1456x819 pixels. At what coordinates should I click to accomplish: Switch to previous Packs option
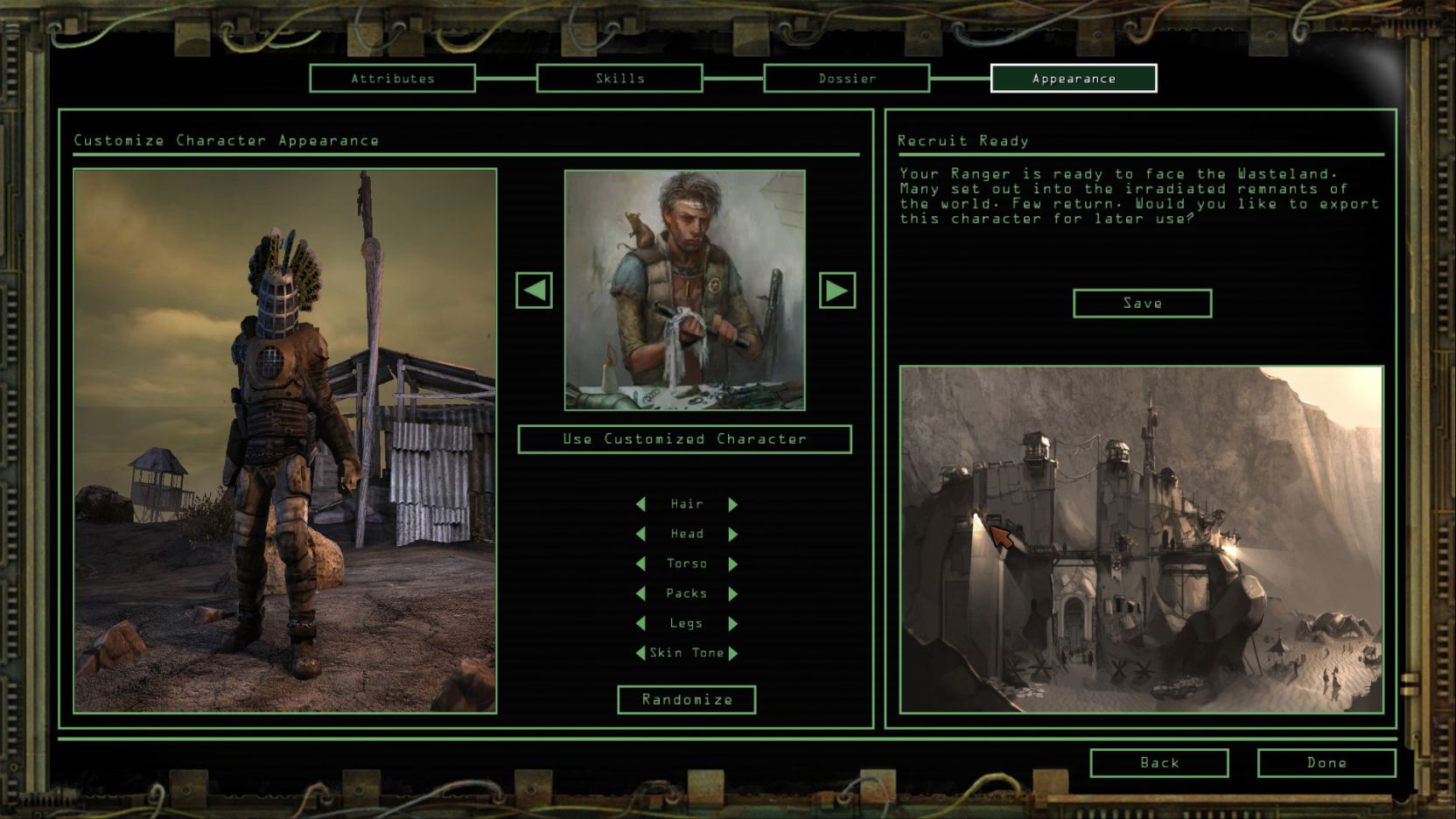pos(640,594)
